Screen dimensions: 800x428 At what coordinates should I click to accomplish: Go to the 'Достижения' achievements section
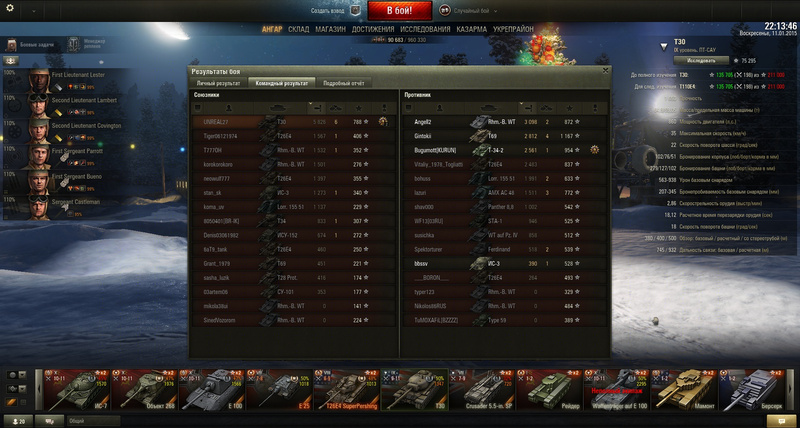pyautogui.click(x=372, y=30)
